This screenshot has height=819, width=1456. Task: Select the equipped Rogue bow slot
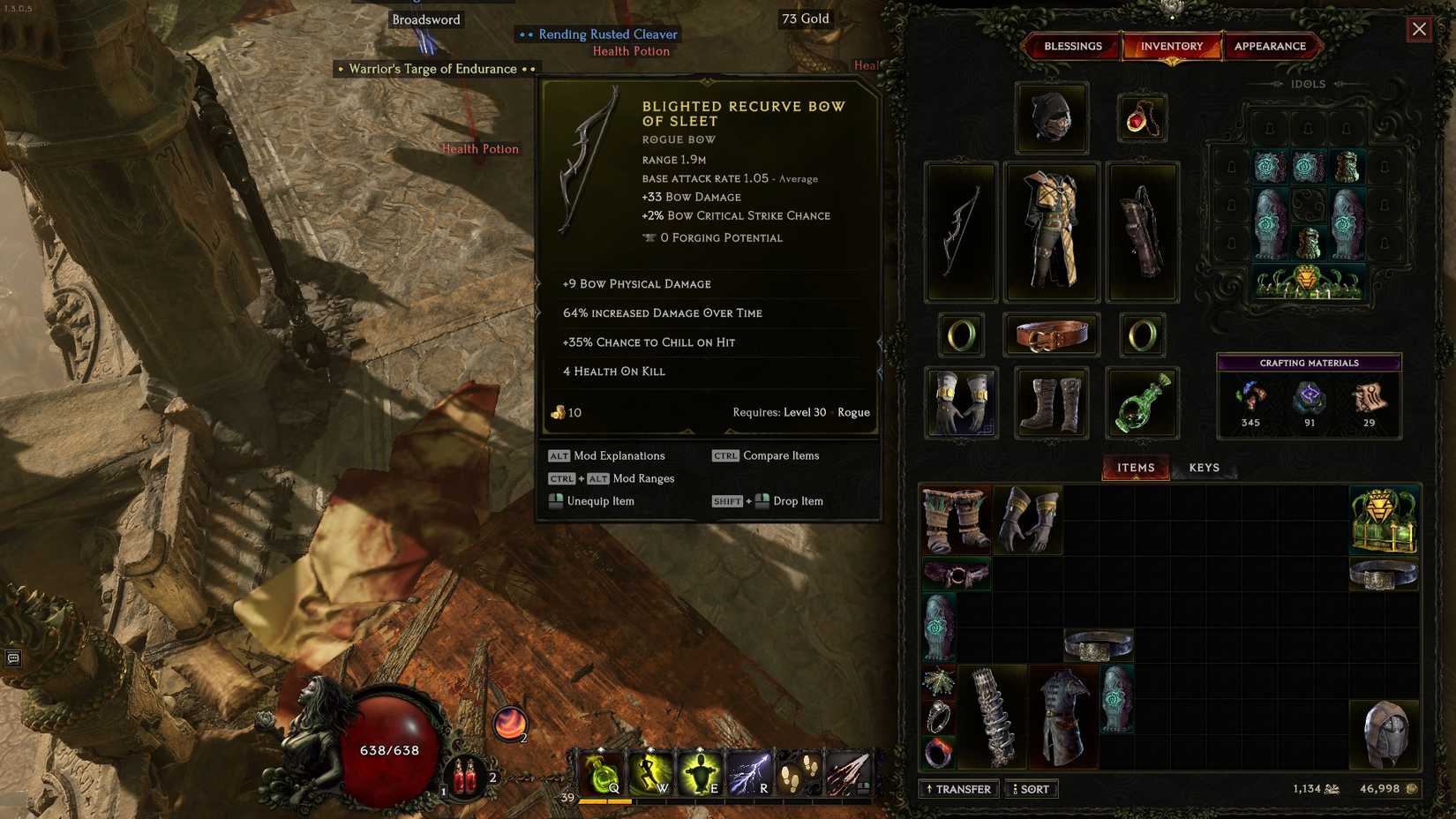click(960, 231)
